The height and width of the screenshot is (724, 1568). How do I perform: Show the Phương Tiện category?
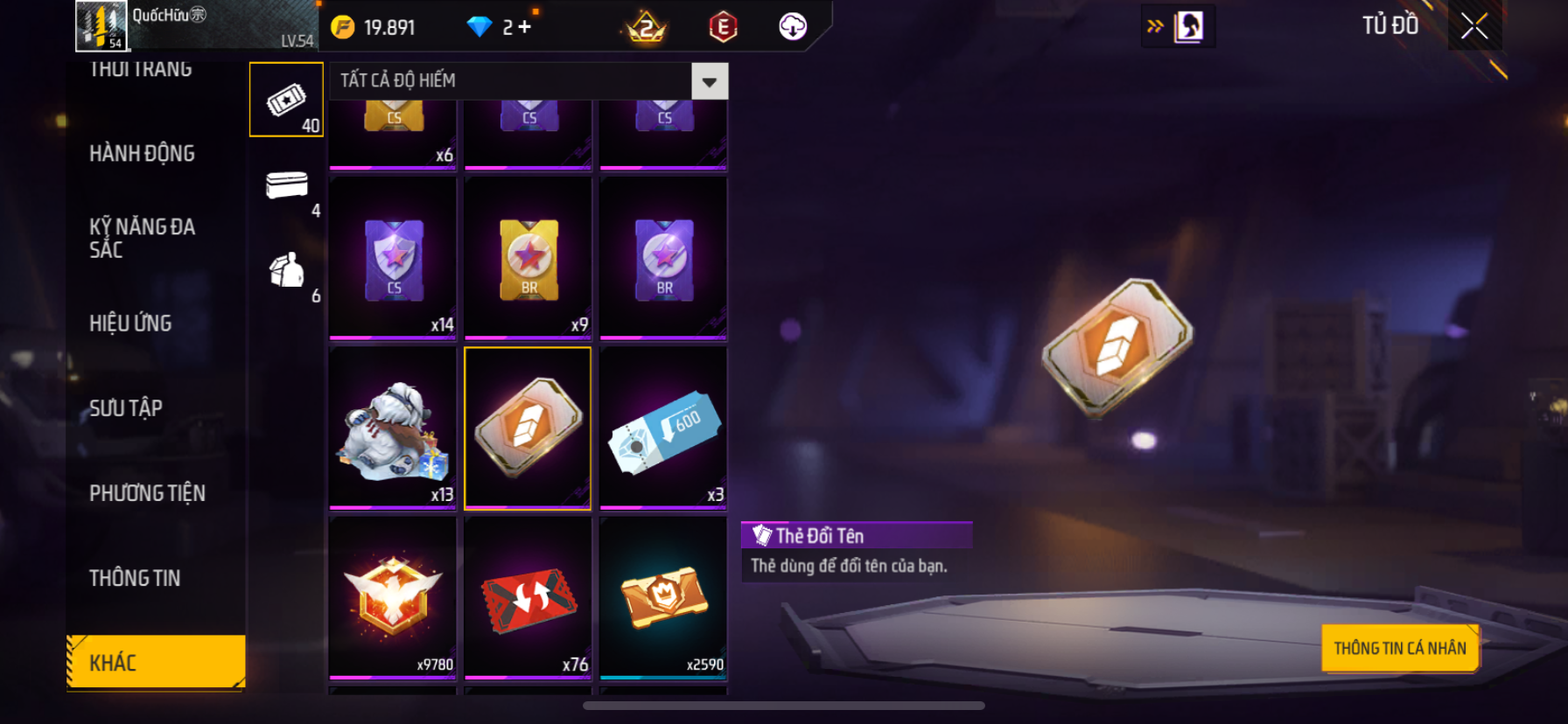[147, 493]
